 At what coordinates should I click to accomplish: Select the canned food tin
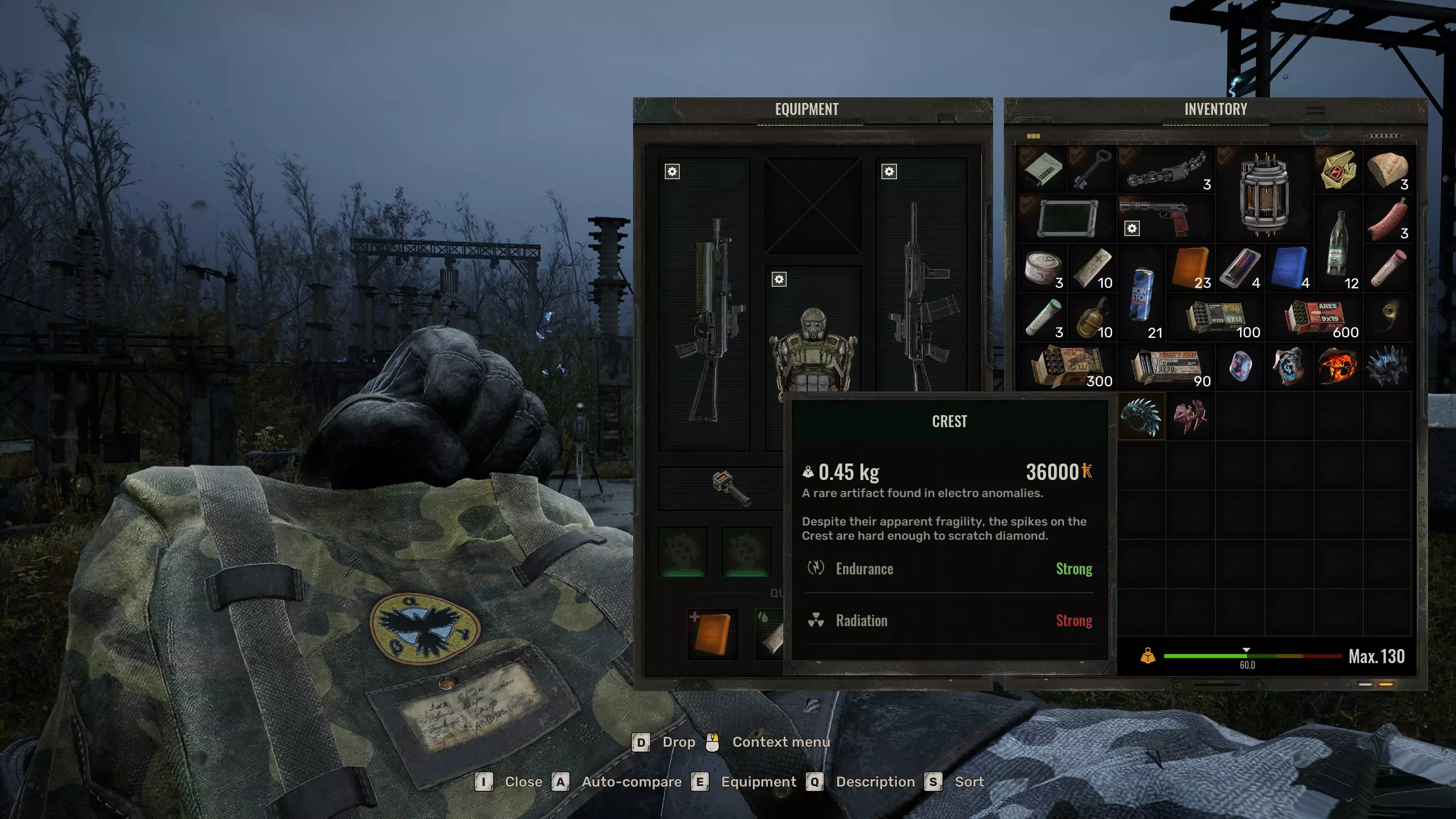click(1042, 268)
